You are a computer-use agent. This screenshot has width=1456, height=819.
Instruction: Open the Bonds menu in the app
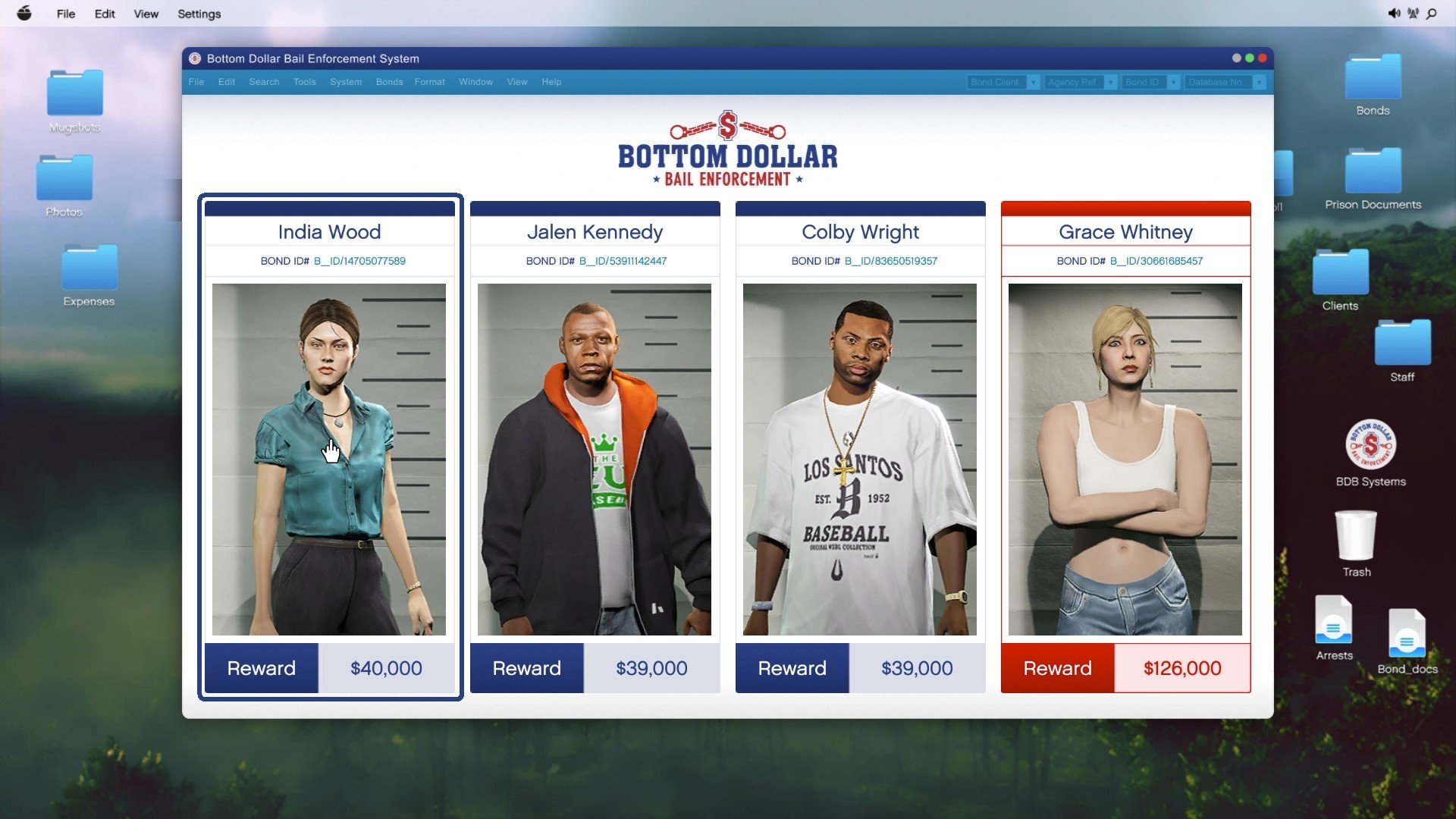389,82
